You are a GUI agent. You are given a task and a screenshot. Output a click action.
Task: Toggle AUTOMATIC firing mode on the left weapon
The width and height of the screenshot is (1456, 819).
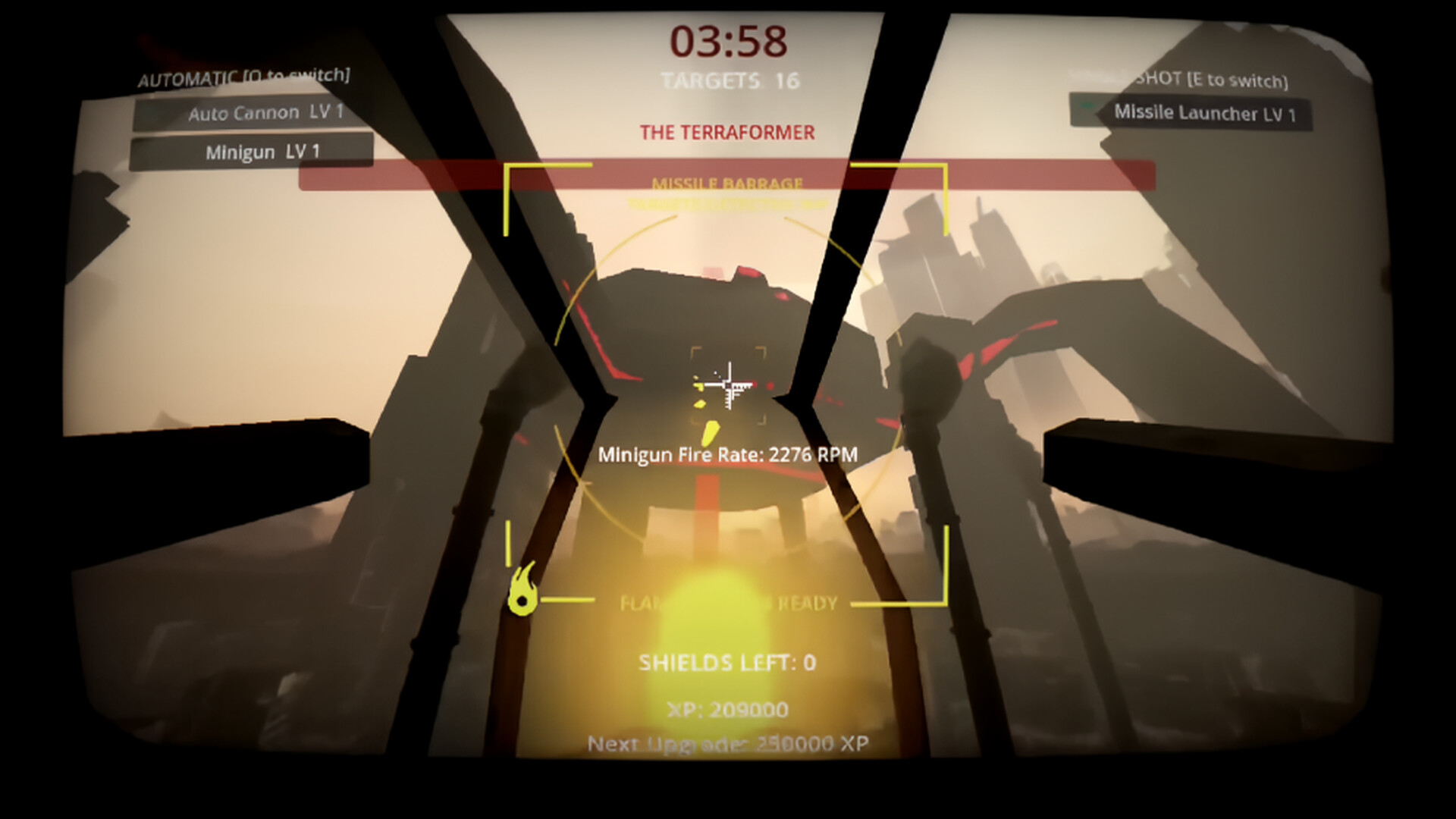(243, 75)
